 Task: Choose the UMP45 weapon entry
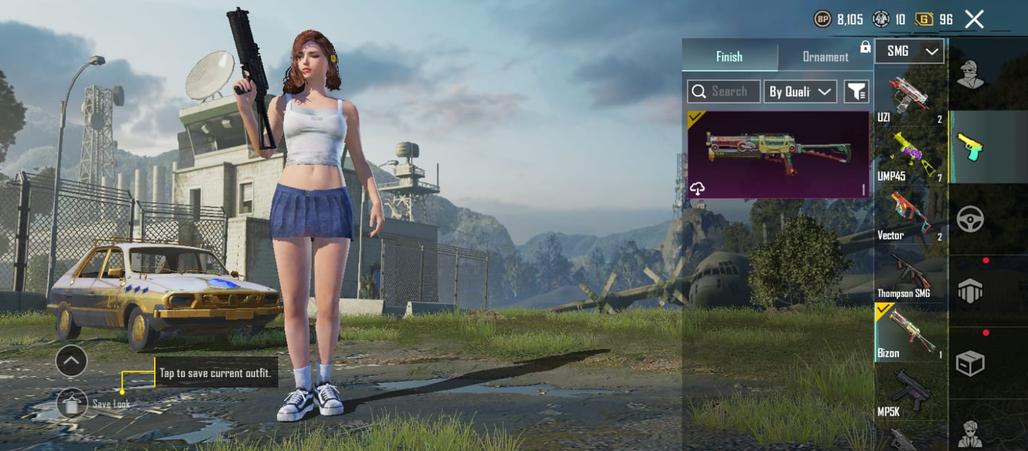(x=909, y=157)
